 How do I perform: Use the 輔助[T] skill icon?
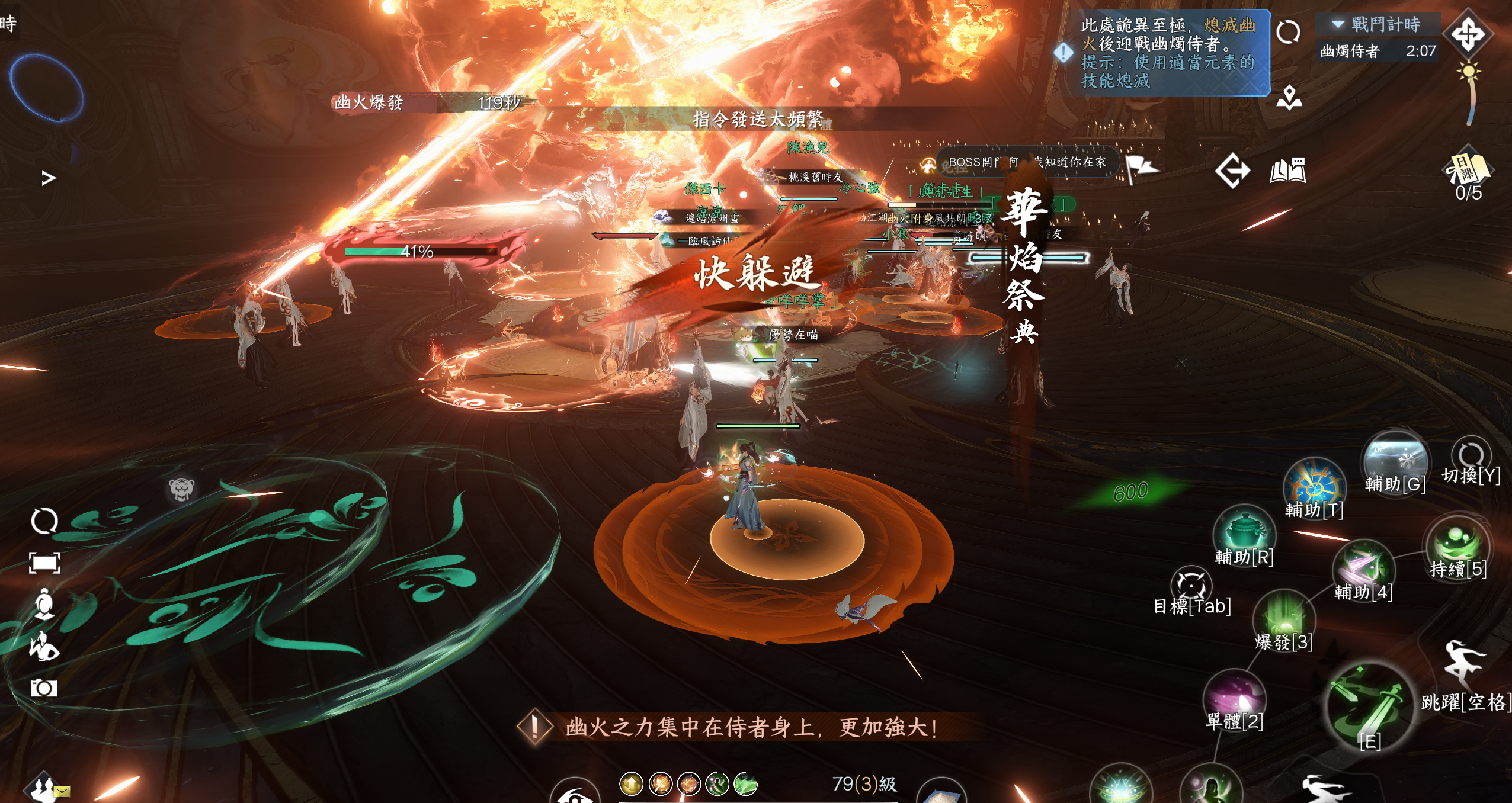coord(1314,486)
